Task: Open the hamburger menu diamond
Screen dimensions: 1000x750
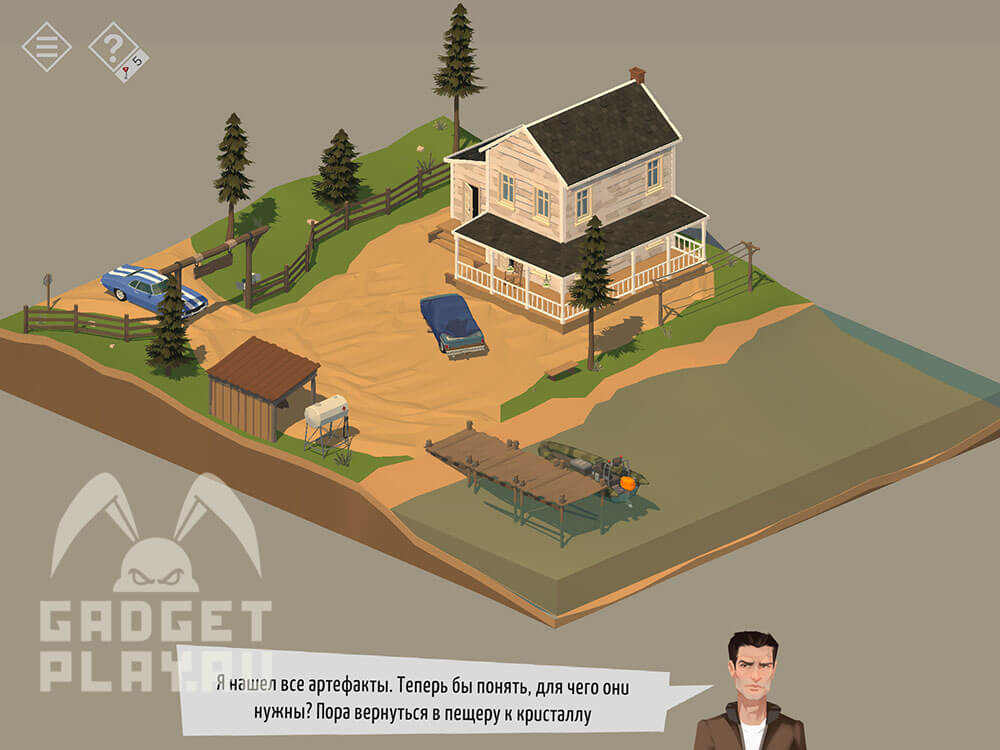Action: 46,46
